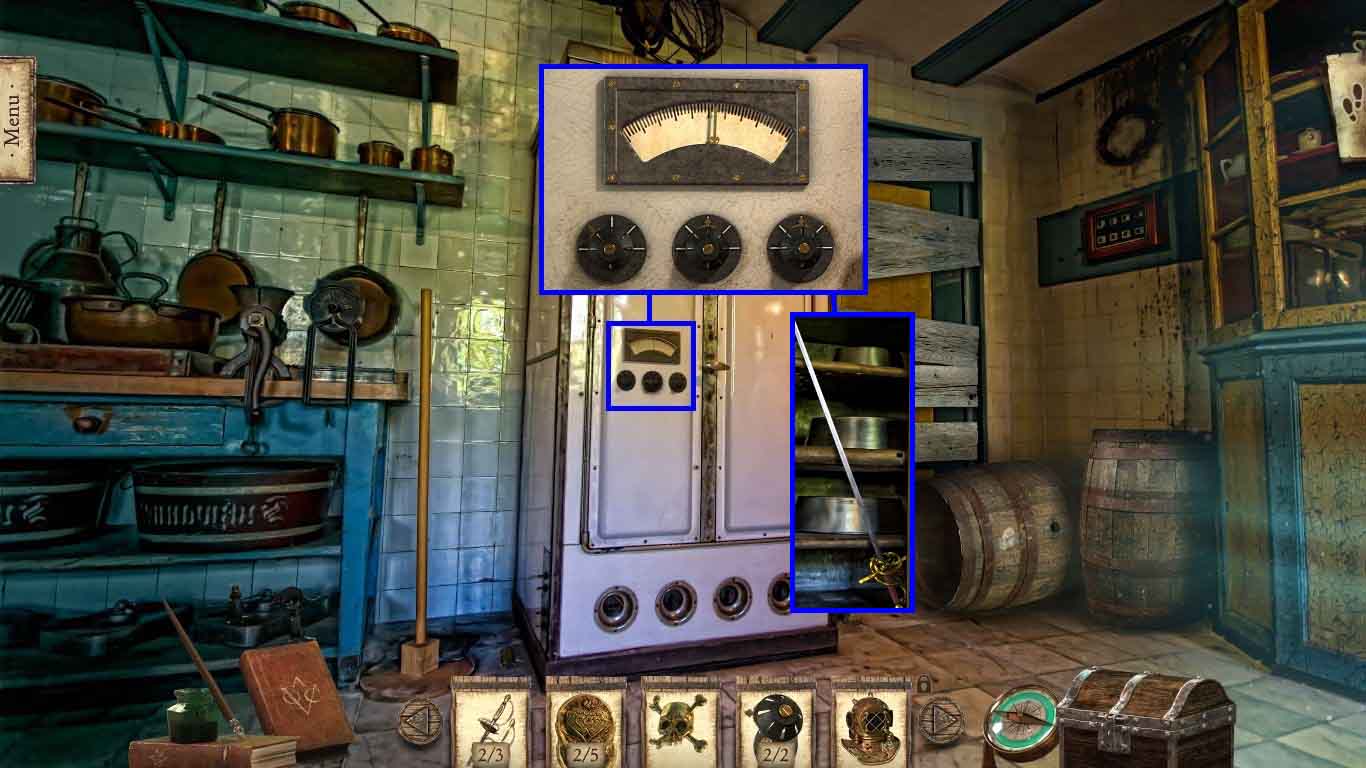
Task: Collapse the zoomed control panel inset
Action: click(703, 178)
